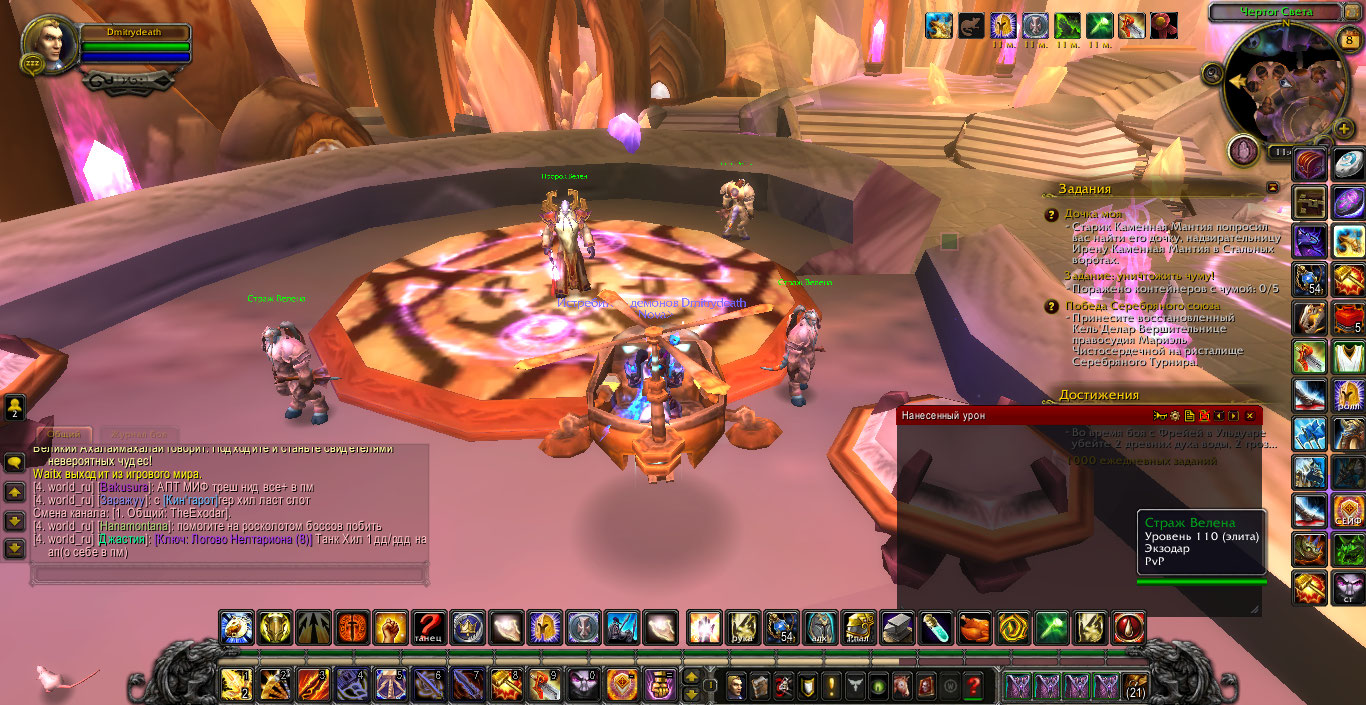Open the backpack showing (21) free slots

pyautogui.click(x=1136, y=686)
